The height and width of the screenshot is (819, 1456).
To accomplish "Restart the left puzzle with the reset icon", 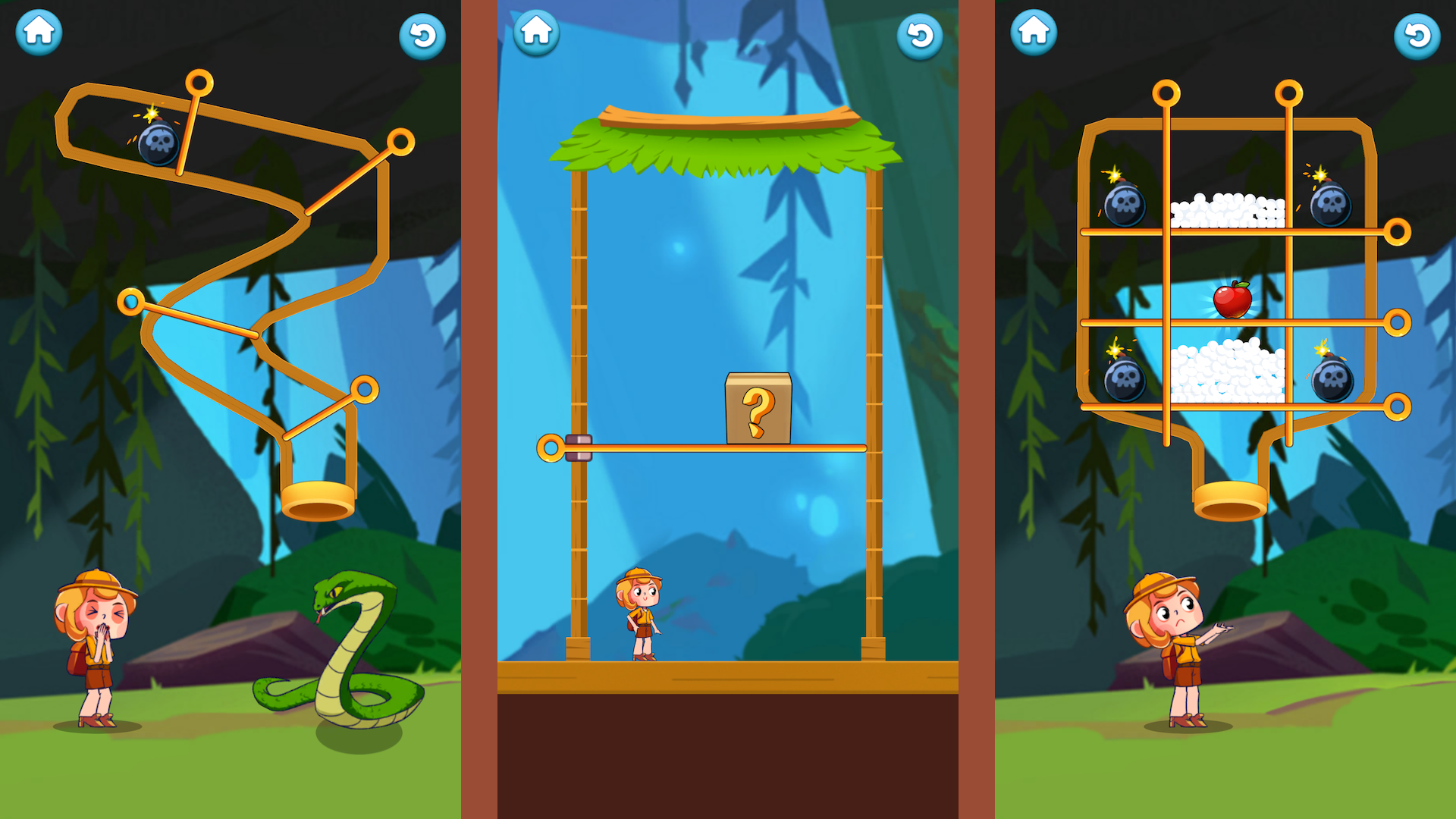I will 423,36.
